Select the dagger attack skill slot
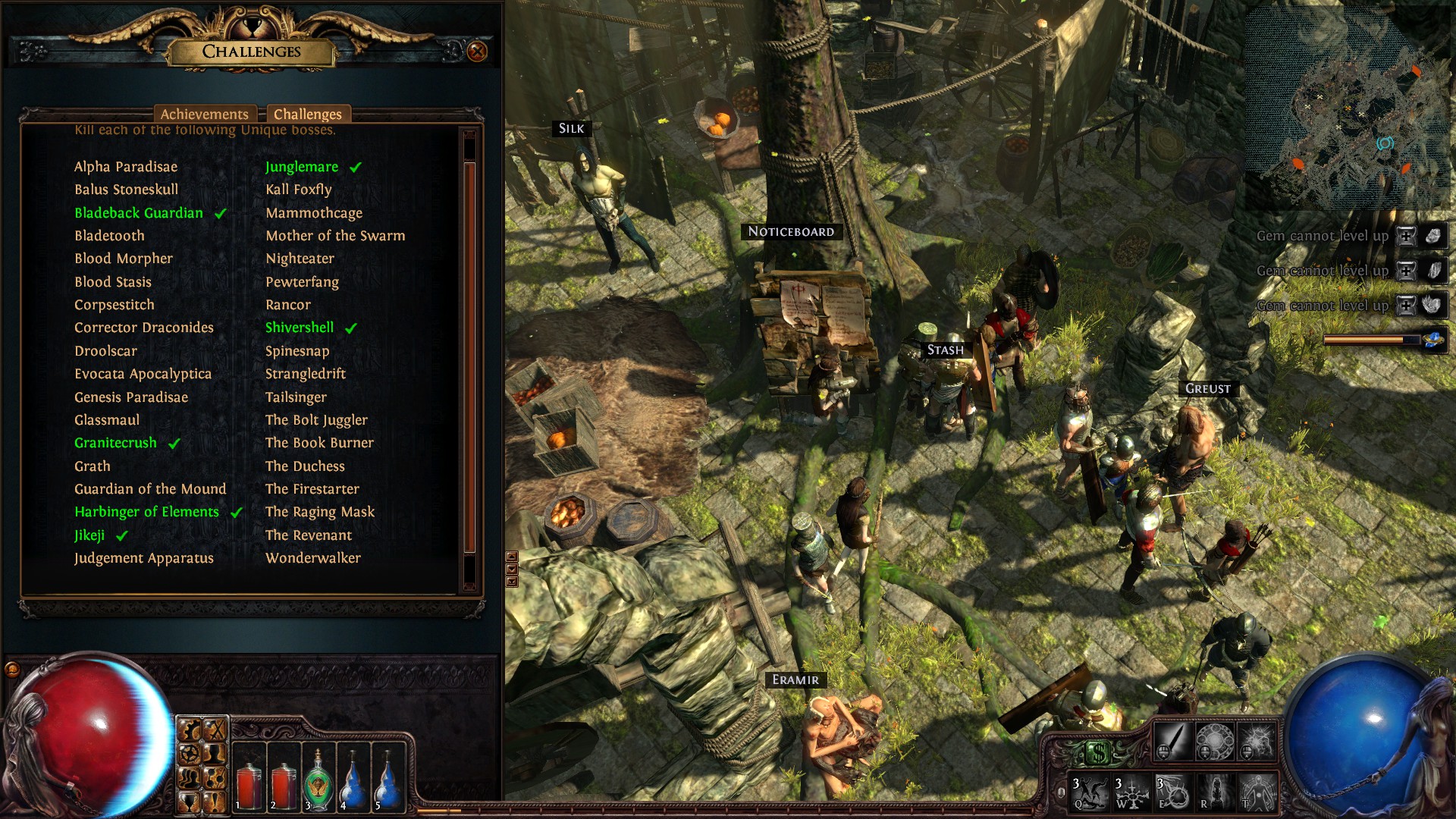This screenshot has width=1456, height=819. pyautogui.click(x=1172, y=741)
